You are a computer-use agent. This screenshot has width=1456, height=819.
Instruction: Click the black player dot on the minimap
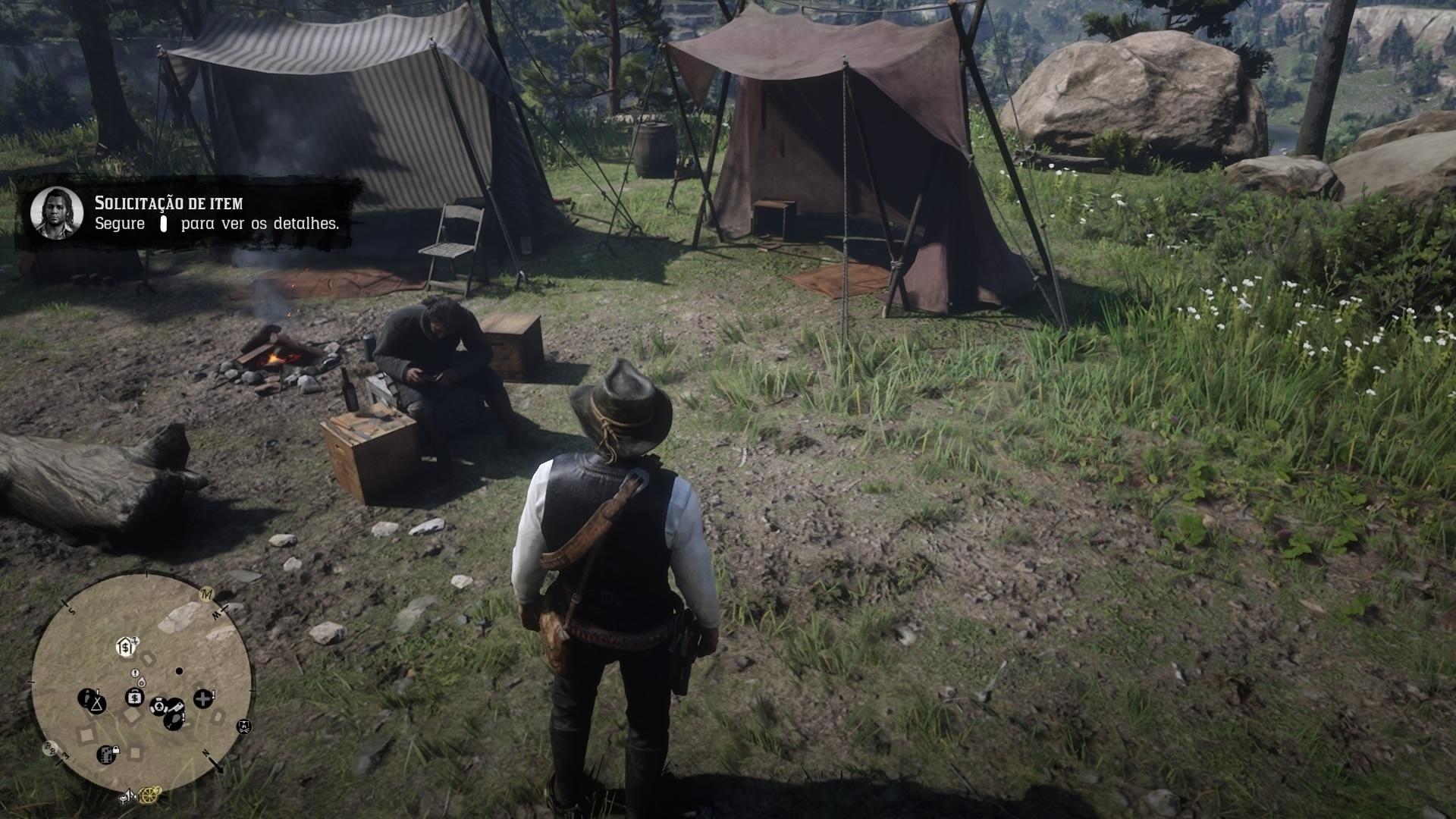(179, 671)
